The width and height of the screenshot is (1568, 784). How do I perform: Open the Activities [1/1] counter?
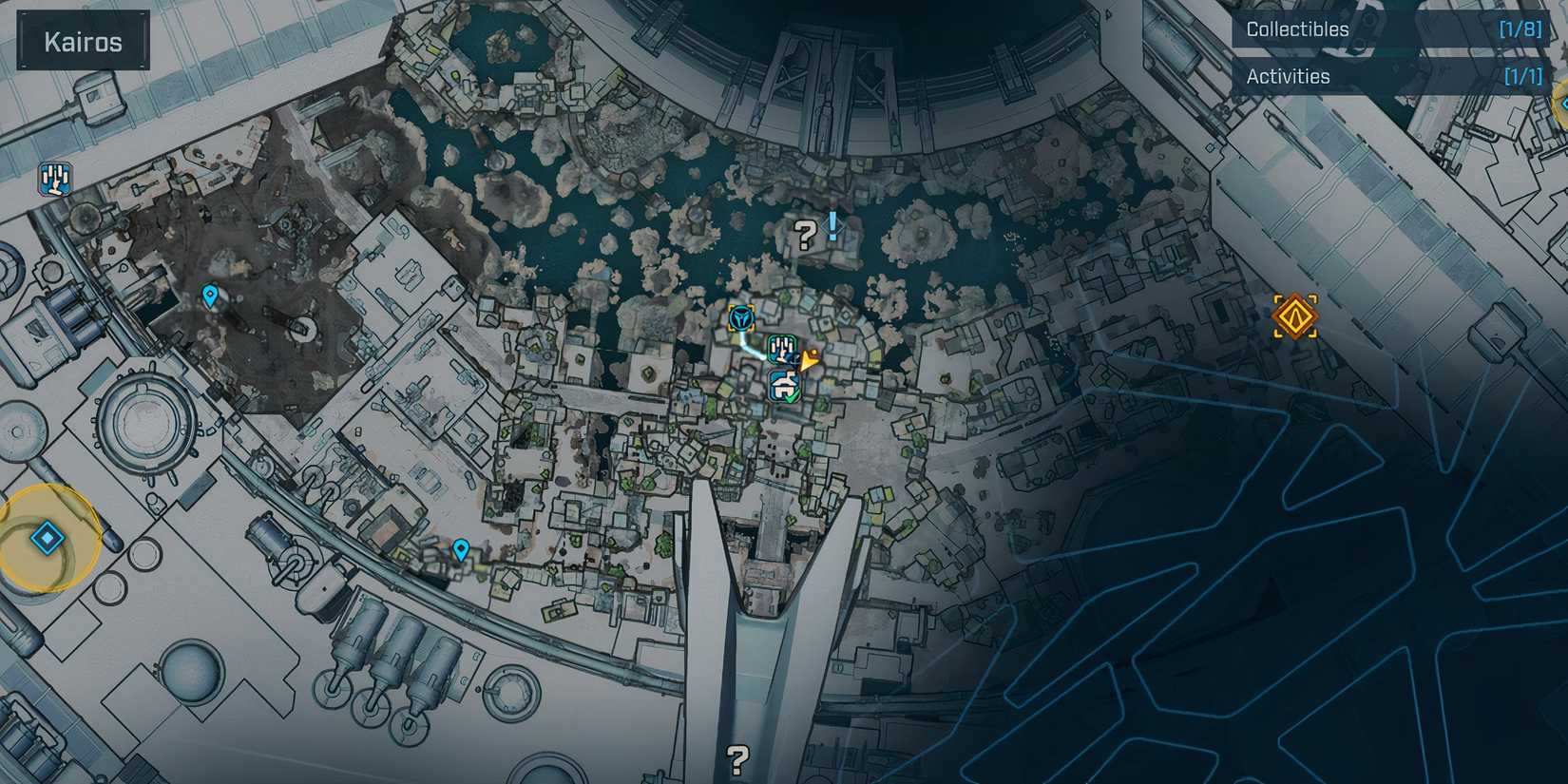click(1523, 76)
